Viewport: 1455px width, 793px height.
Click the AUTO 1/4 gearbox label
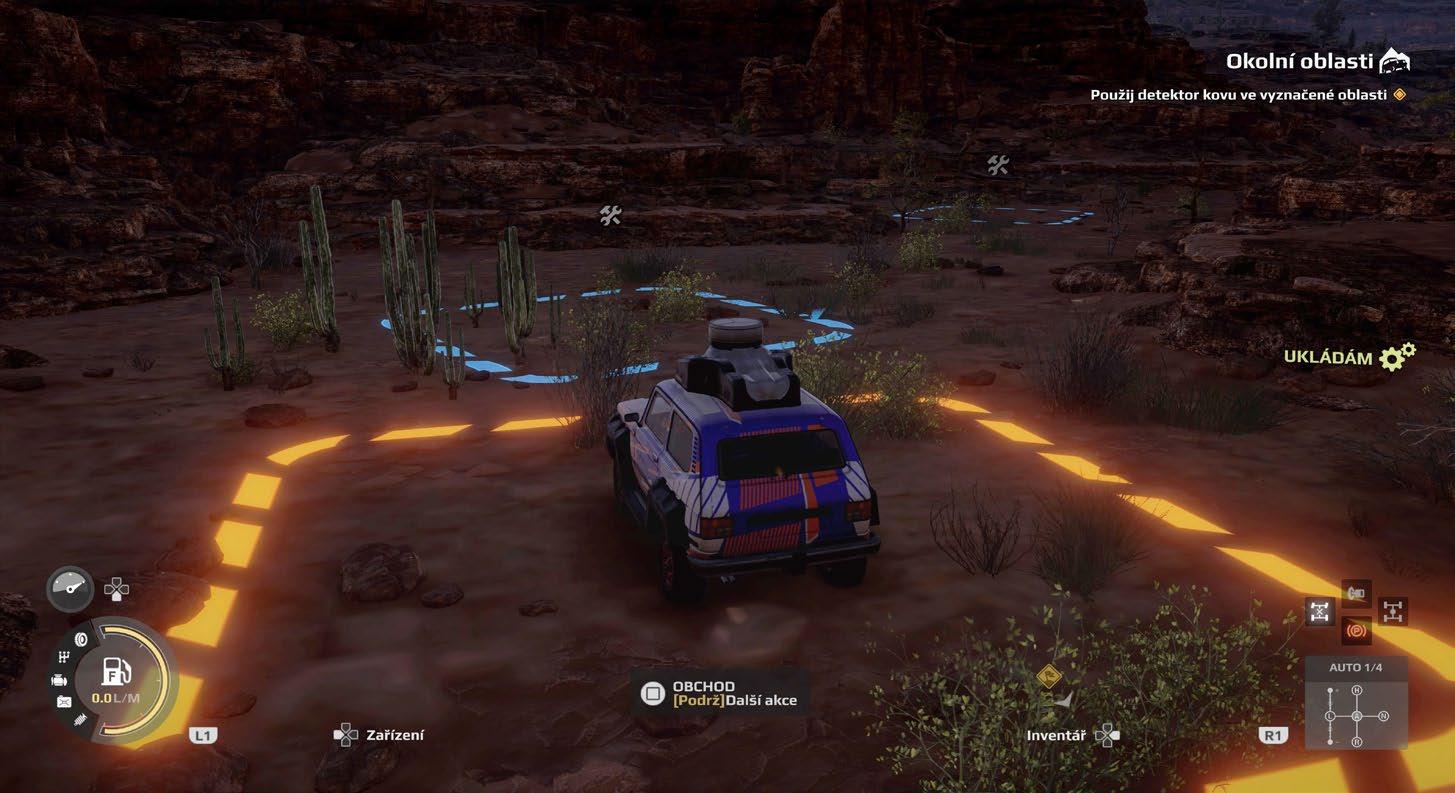pyautogui.click(x=1356, y=668)
